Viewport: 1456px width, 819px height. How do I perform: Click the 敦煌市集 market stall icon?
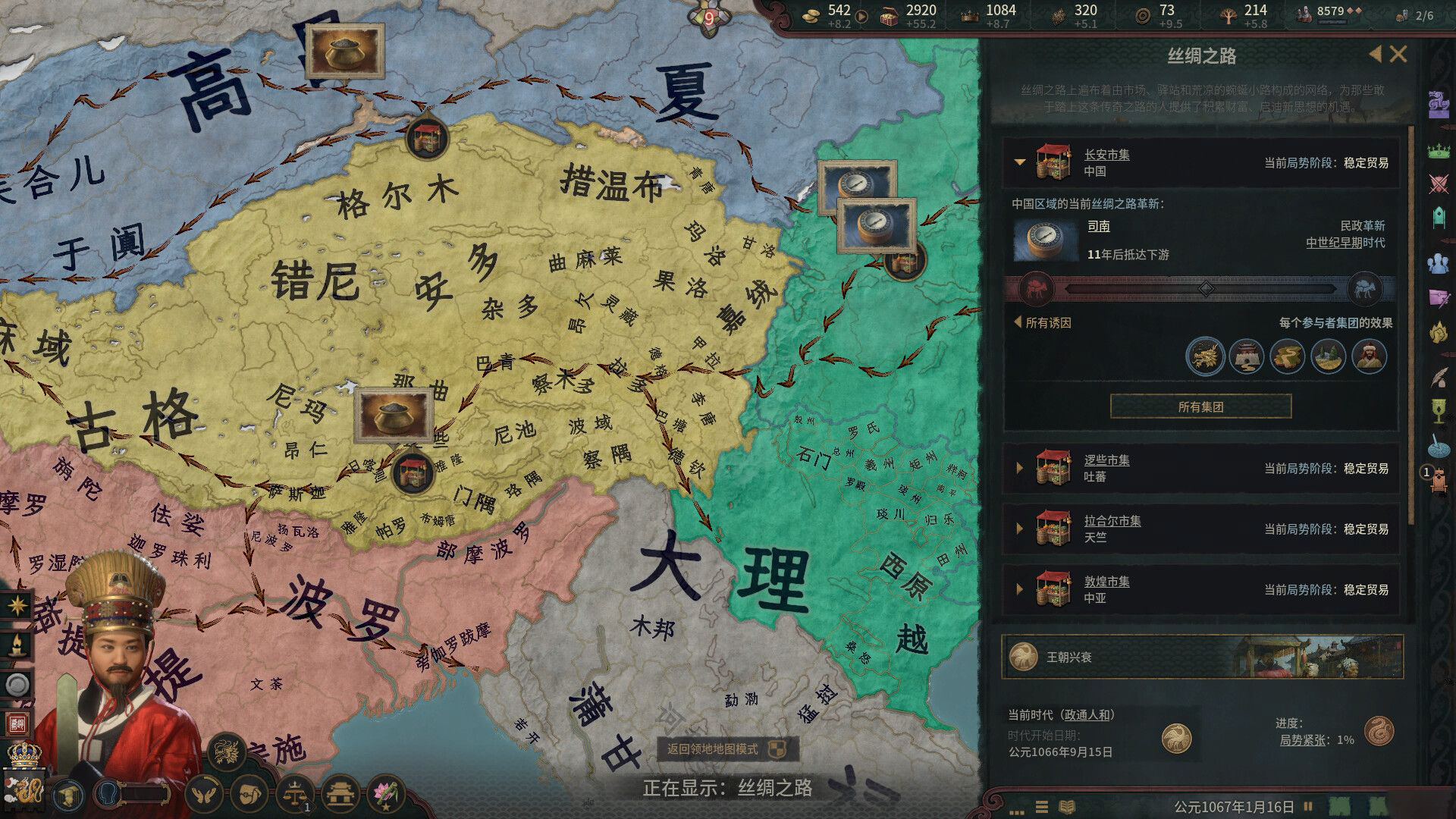coord(1053,590)
